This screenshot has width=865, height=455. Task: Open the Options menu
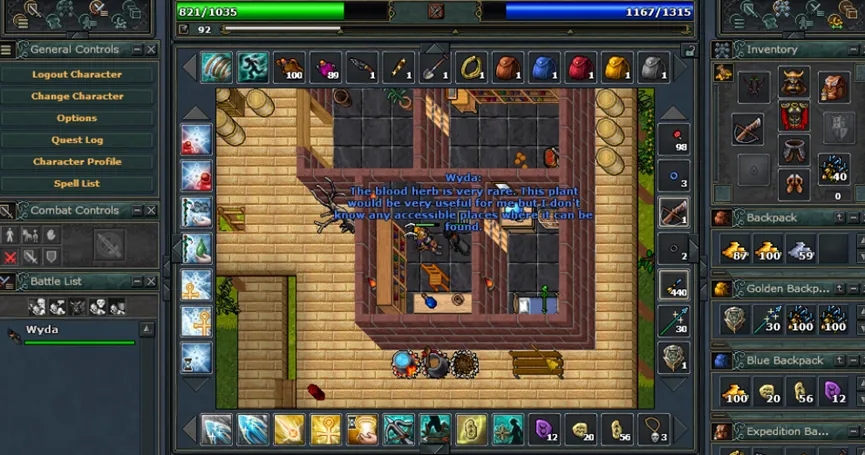click(77, 118)
